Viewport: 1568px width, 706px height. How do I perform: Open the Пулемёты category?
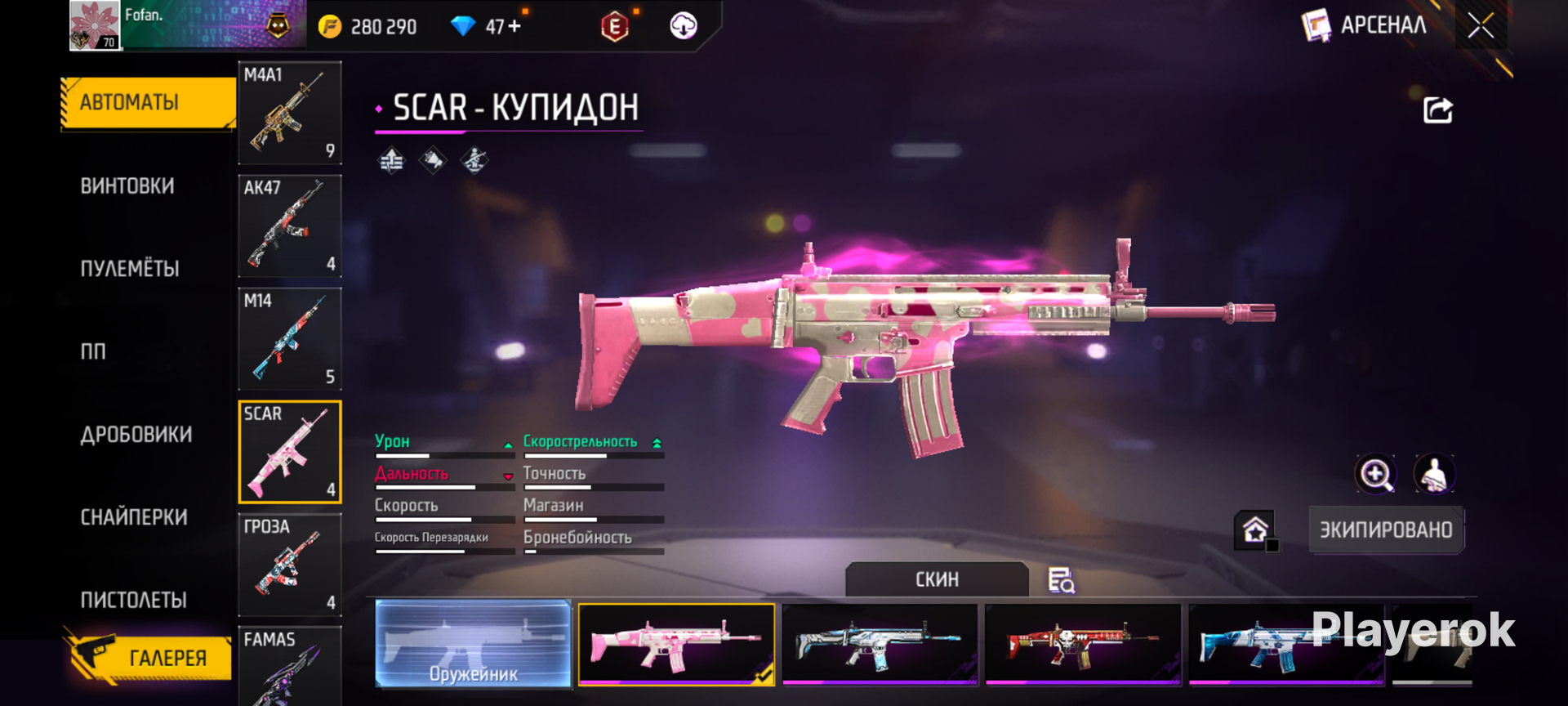click(x=130, y=269)
